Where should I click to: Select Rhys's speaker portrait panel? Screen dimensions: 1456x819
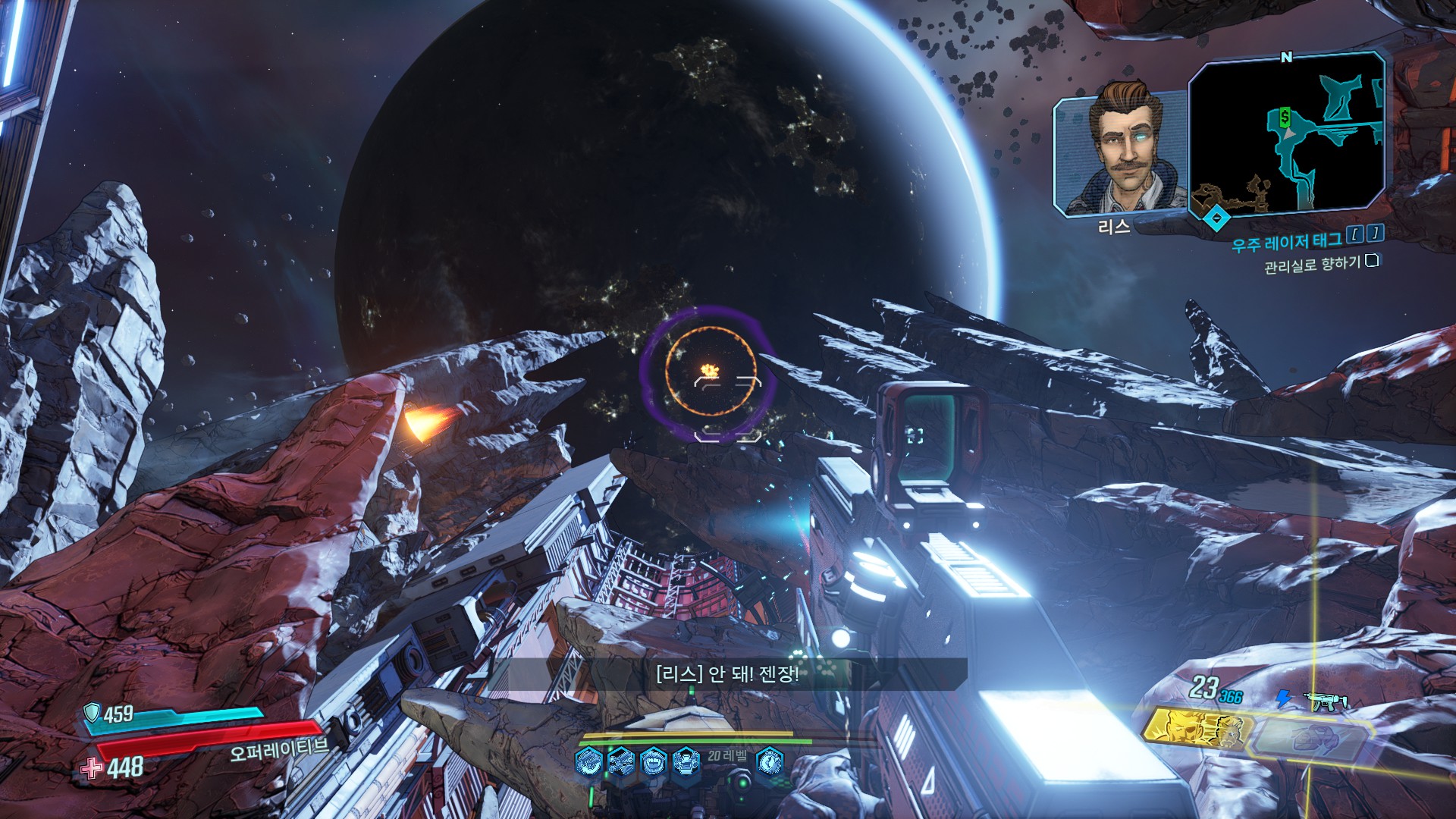(1120, 155)
